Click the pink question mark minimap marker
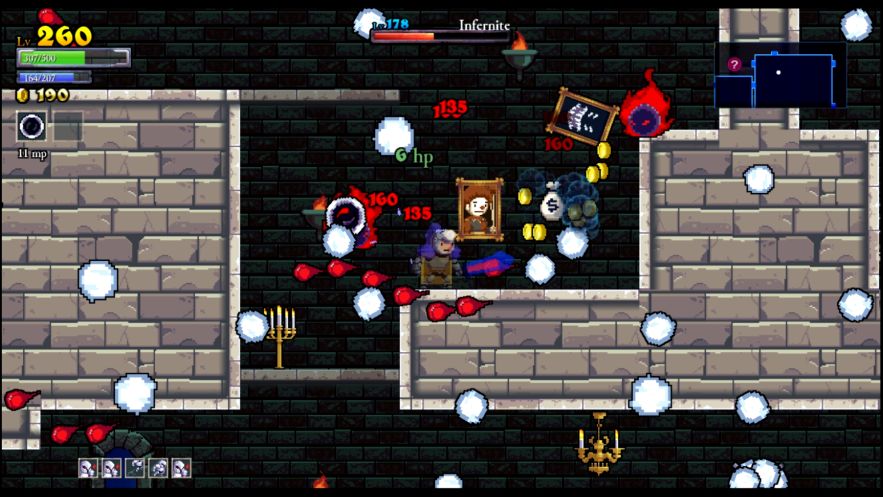The image size is (883, 497). pos(735,65)
